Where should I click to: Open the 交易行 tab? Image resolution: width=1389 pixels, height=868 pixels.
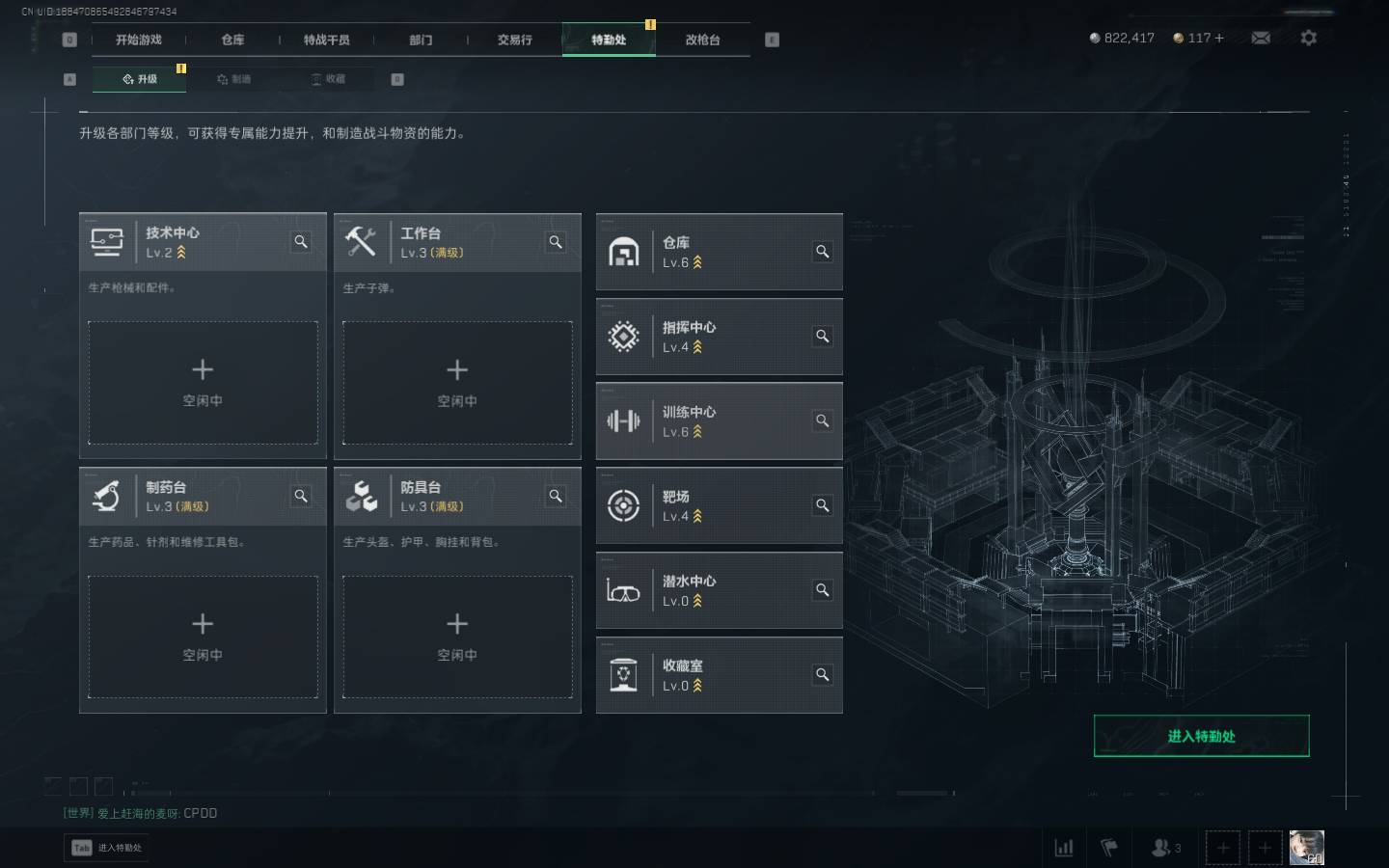(514, 40)
